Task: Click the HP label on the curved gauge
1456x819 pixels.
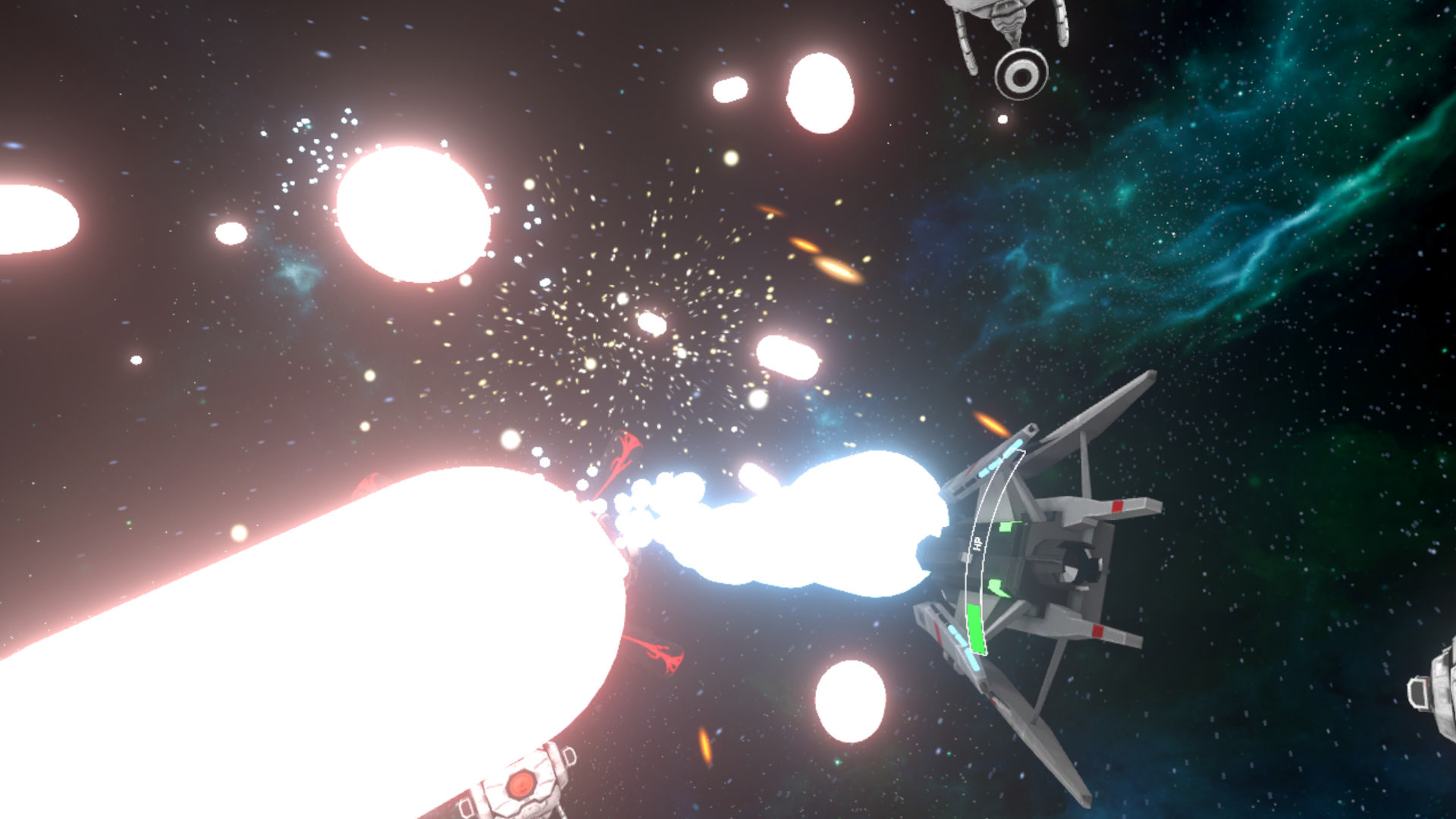Action: [977, 542]
